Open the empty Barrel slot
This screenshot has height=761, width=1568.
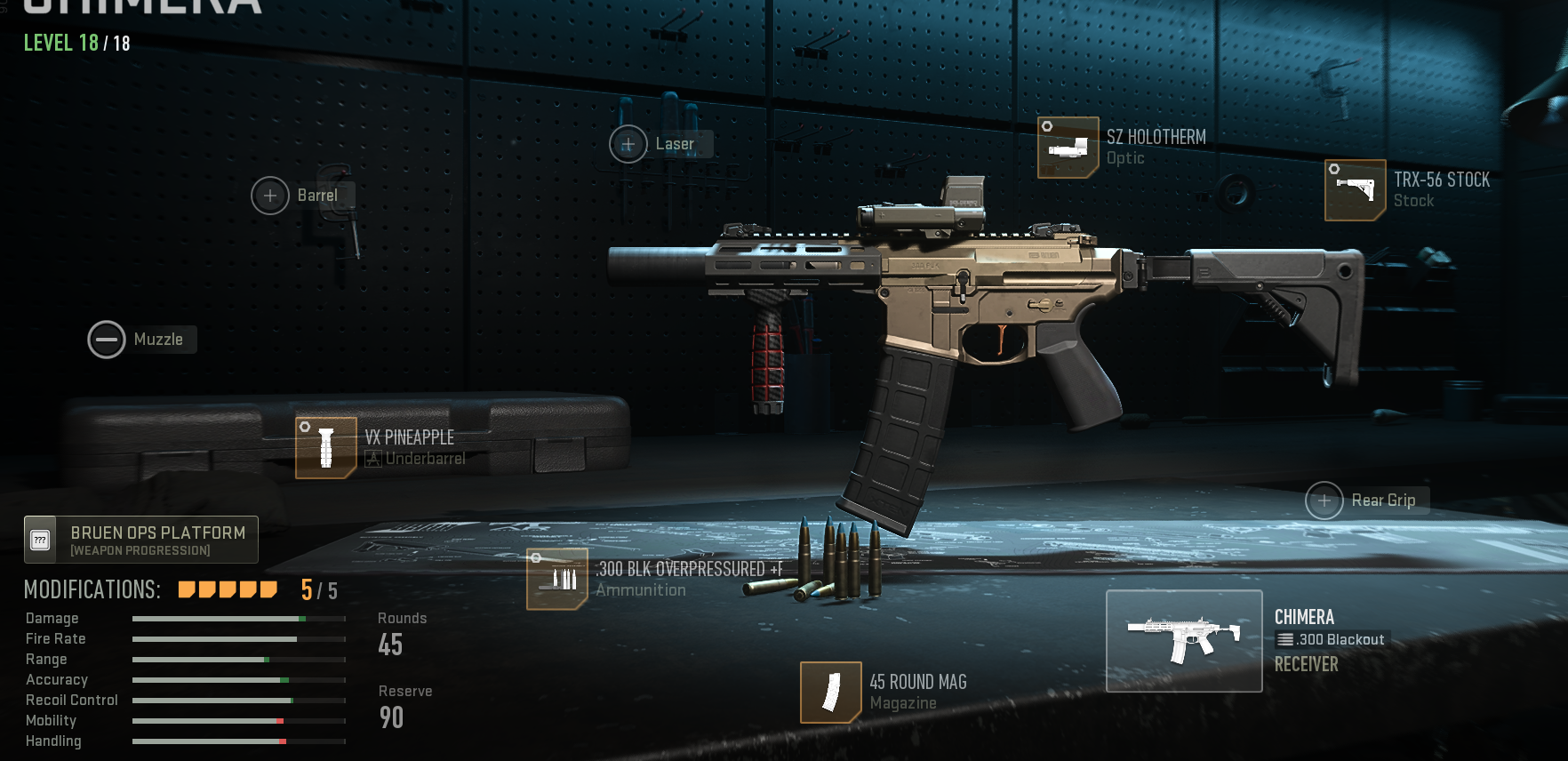click(270, 196)
